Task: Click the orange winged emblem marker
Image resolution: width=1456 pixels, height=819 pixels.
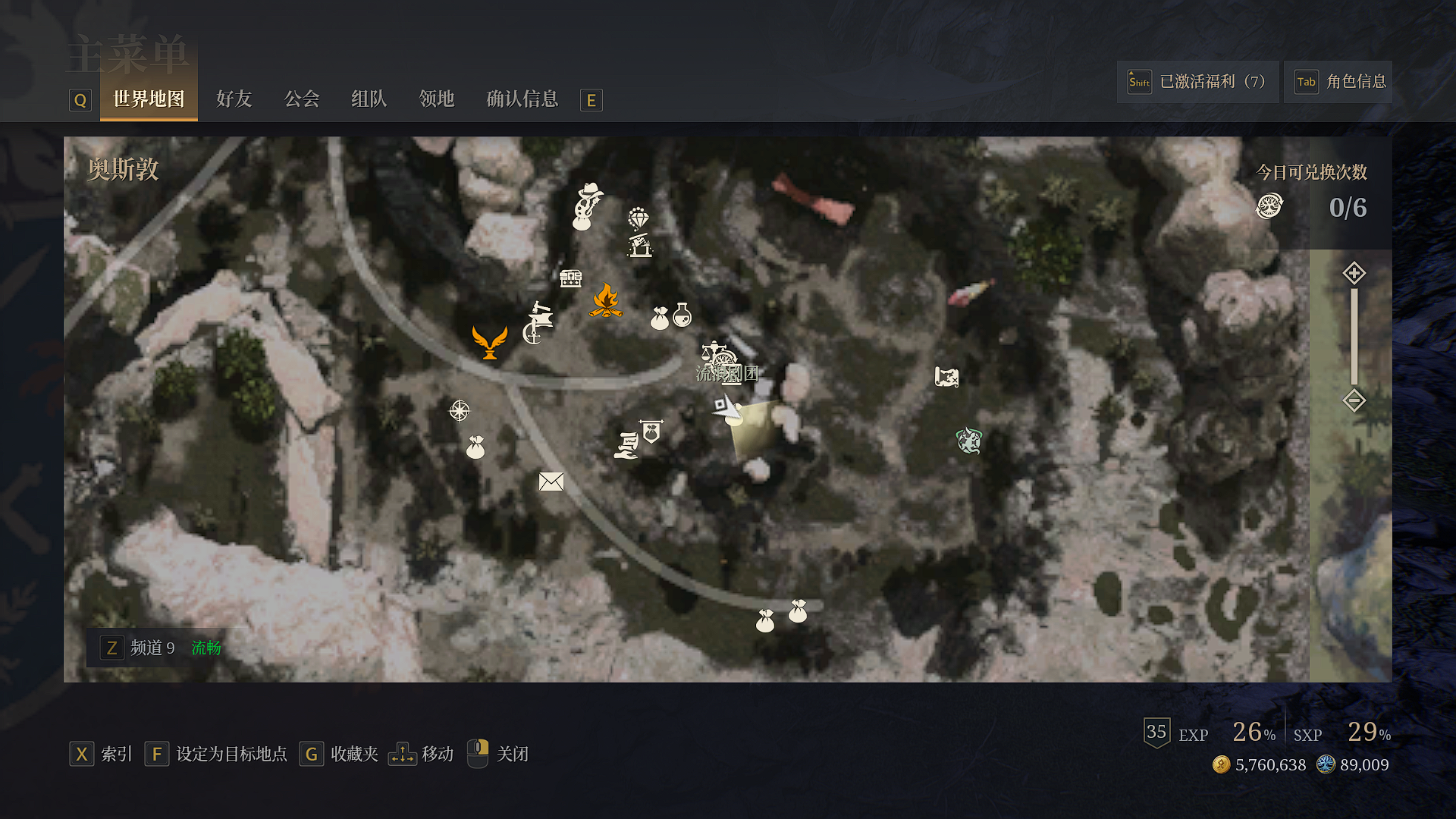Action: (489, 342)
